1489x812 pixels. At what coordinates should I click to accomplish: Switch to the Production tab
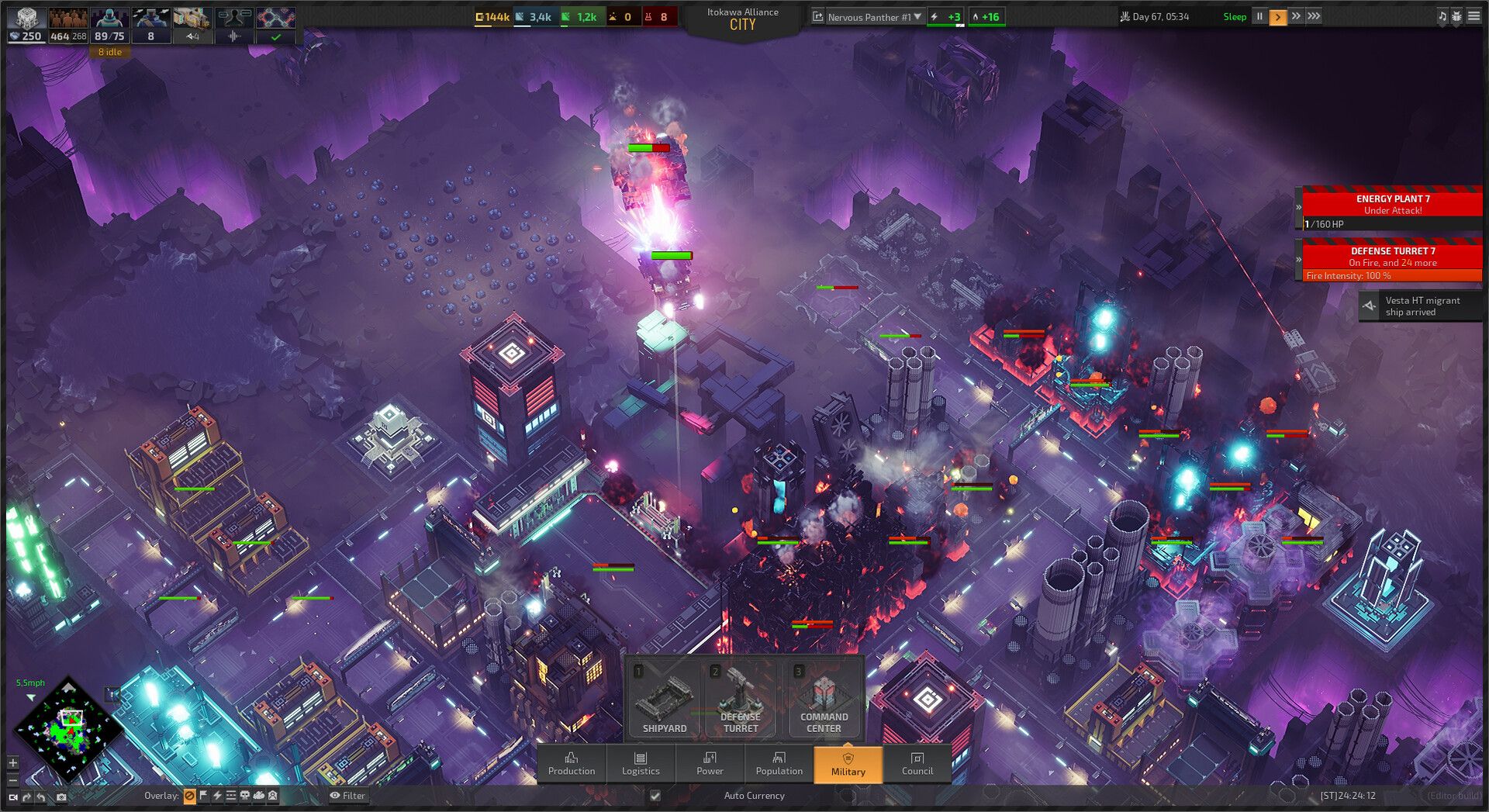572,765
